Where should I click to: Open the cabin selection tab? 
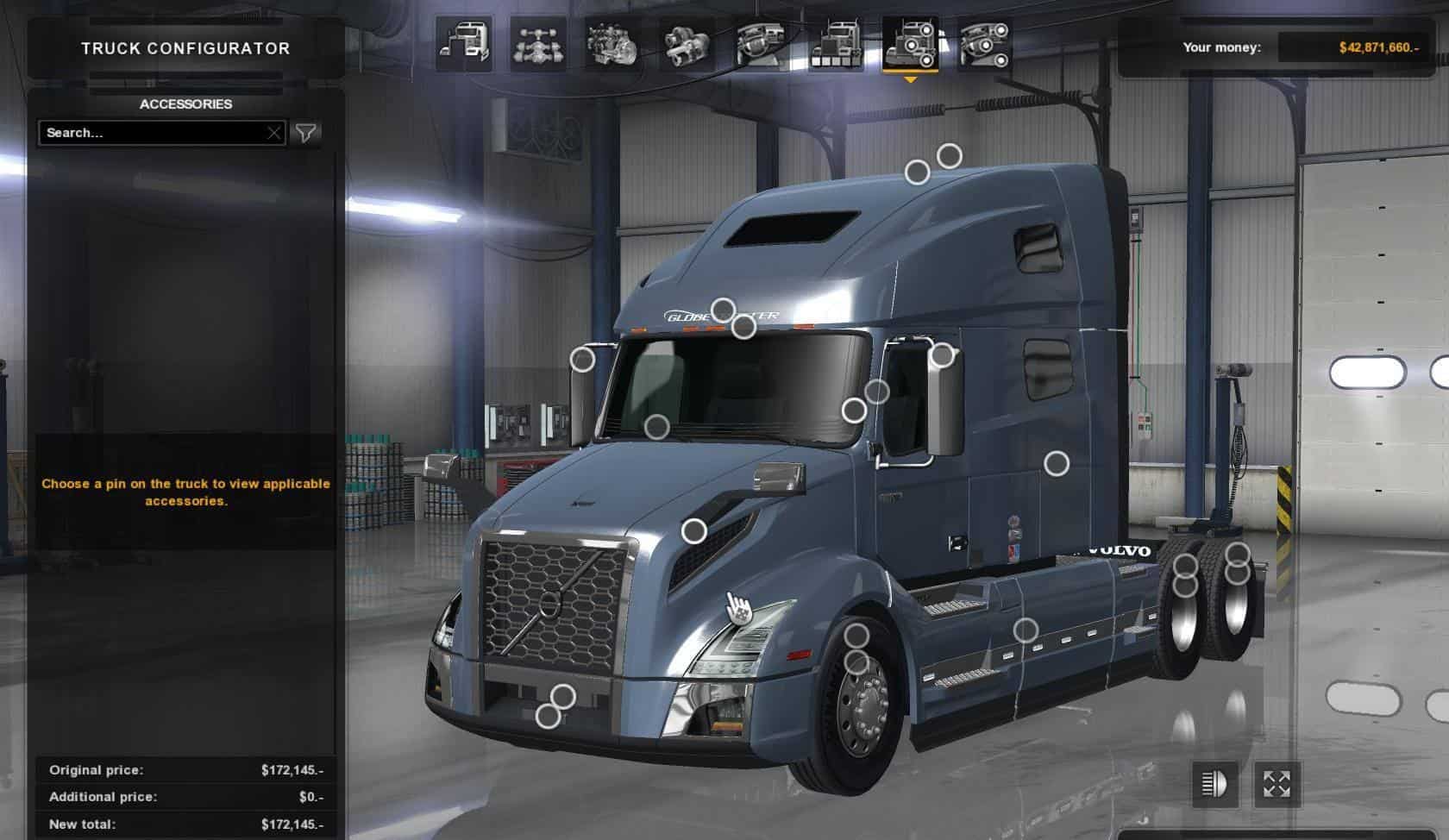pos(464,43)
